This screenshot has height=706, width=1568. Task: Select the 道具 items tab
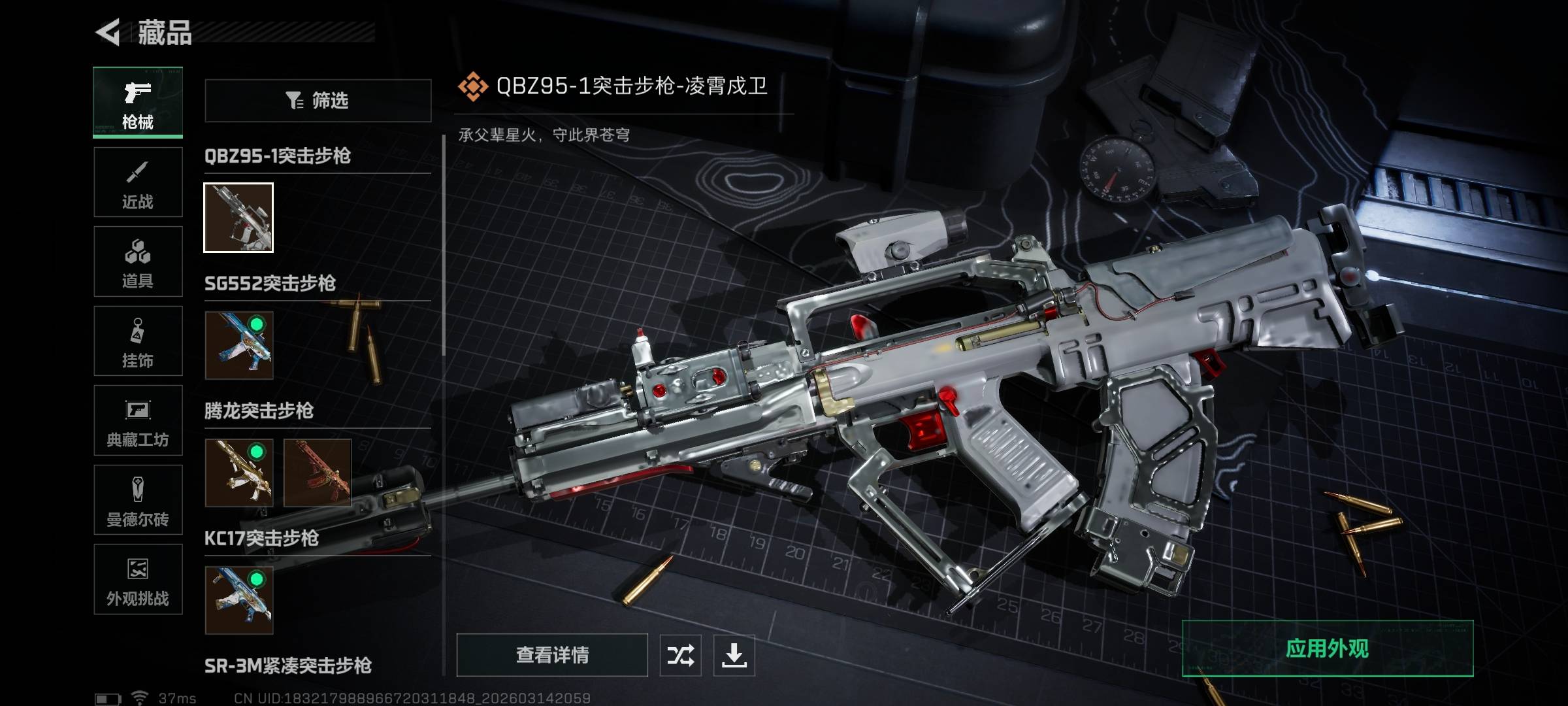click(x=138, y=262)
